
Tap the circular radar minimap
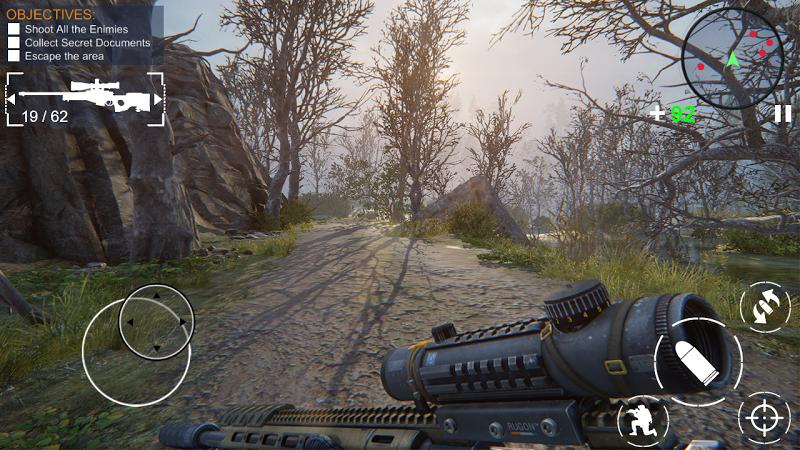pos(733,59)
